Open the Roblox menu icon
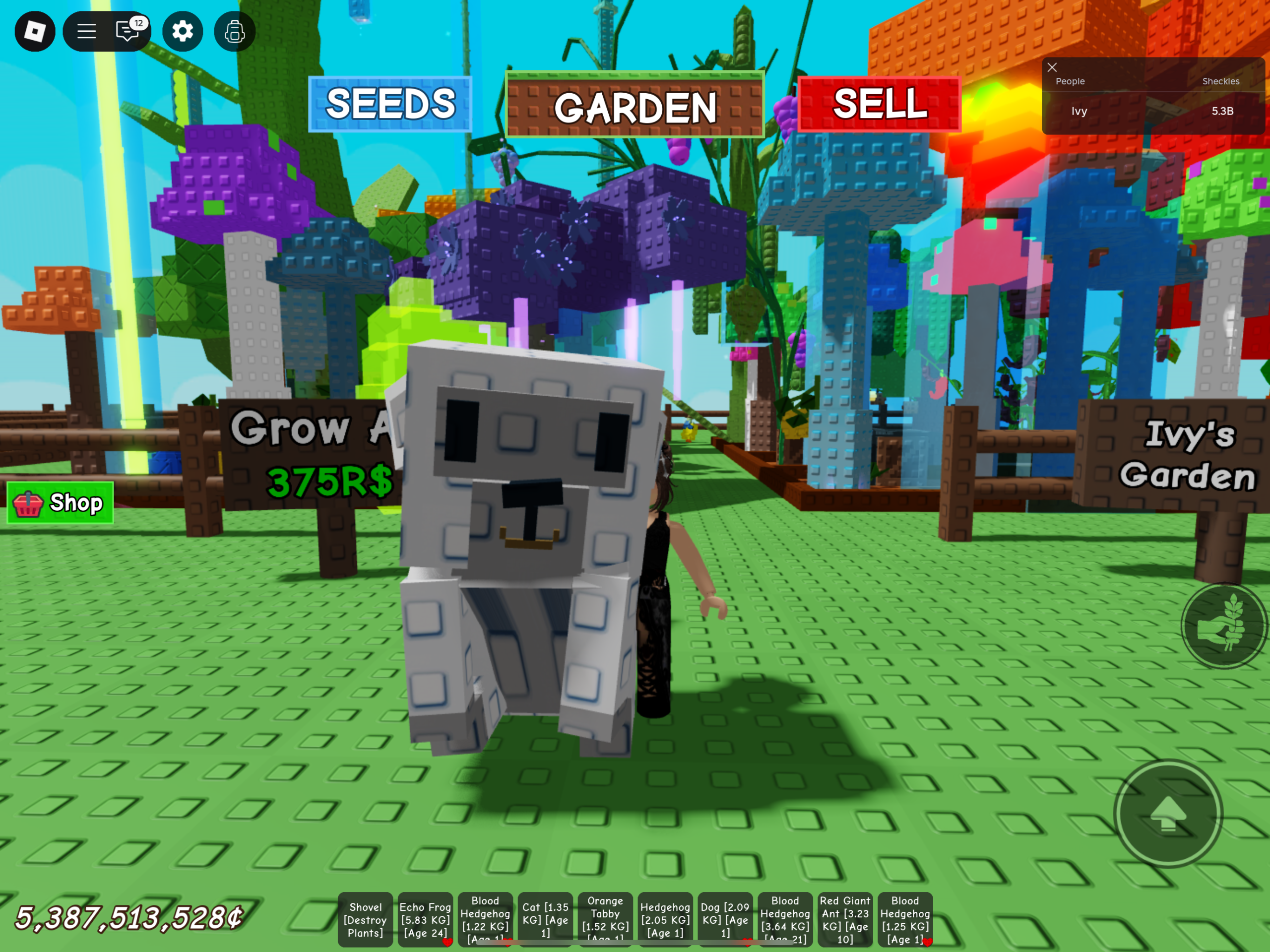The image size is (1270, 952). [x=34, y=32]
